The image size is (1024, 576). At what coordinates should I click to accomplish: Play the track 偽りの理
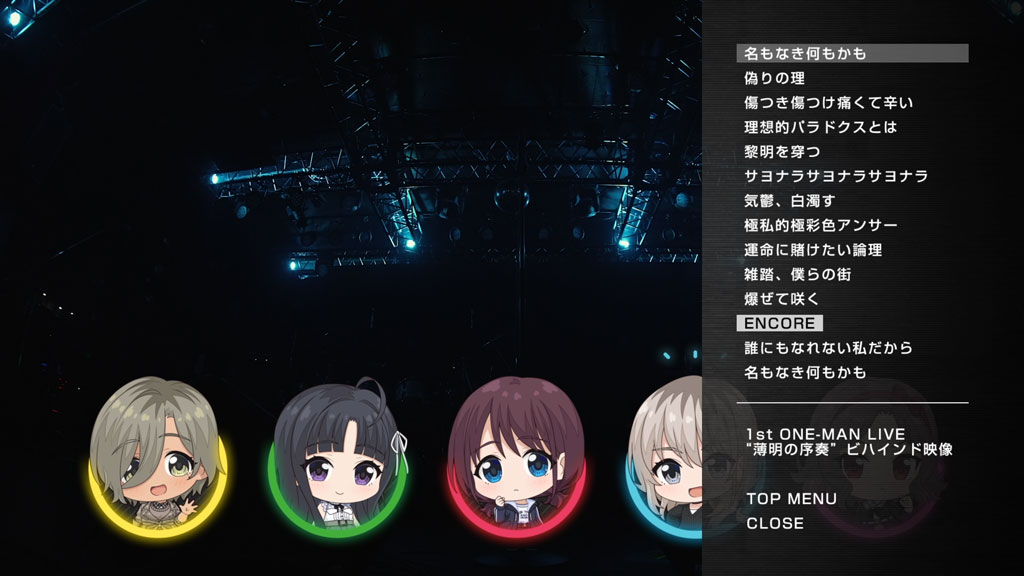(x=775, y=78)
